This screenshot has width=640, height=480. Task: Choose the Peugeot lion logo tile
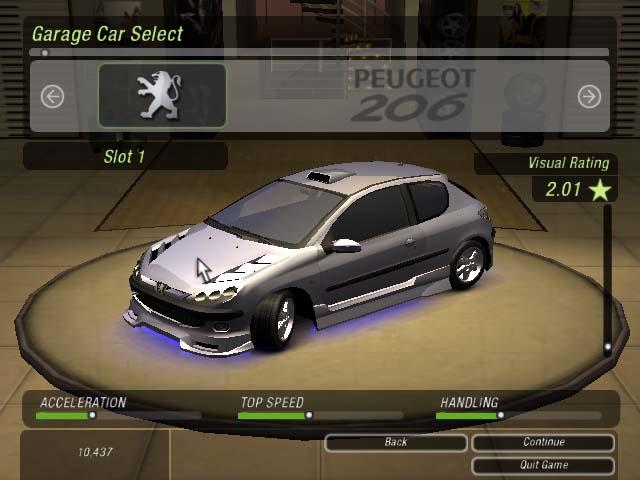pos(162,96)
